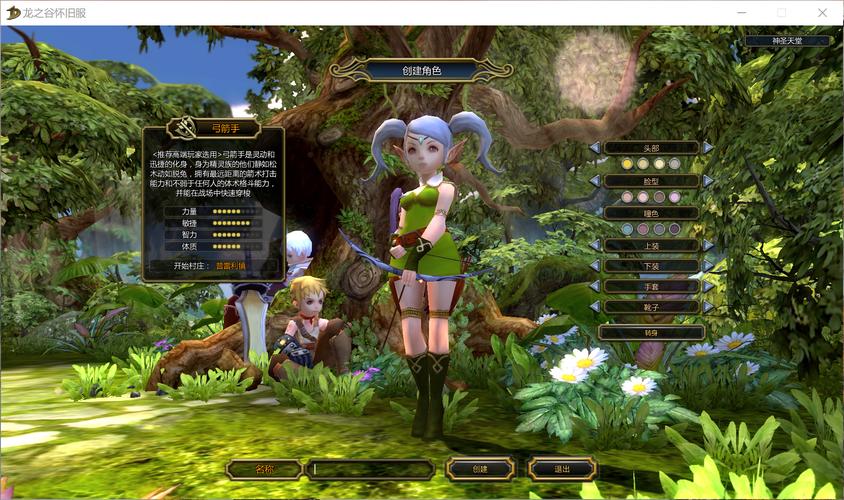Switch to previous 下装 (Bottom) outfit
The width and height of the screenshot is (844, 500).
pyautogui.click(x=595, y=266)
